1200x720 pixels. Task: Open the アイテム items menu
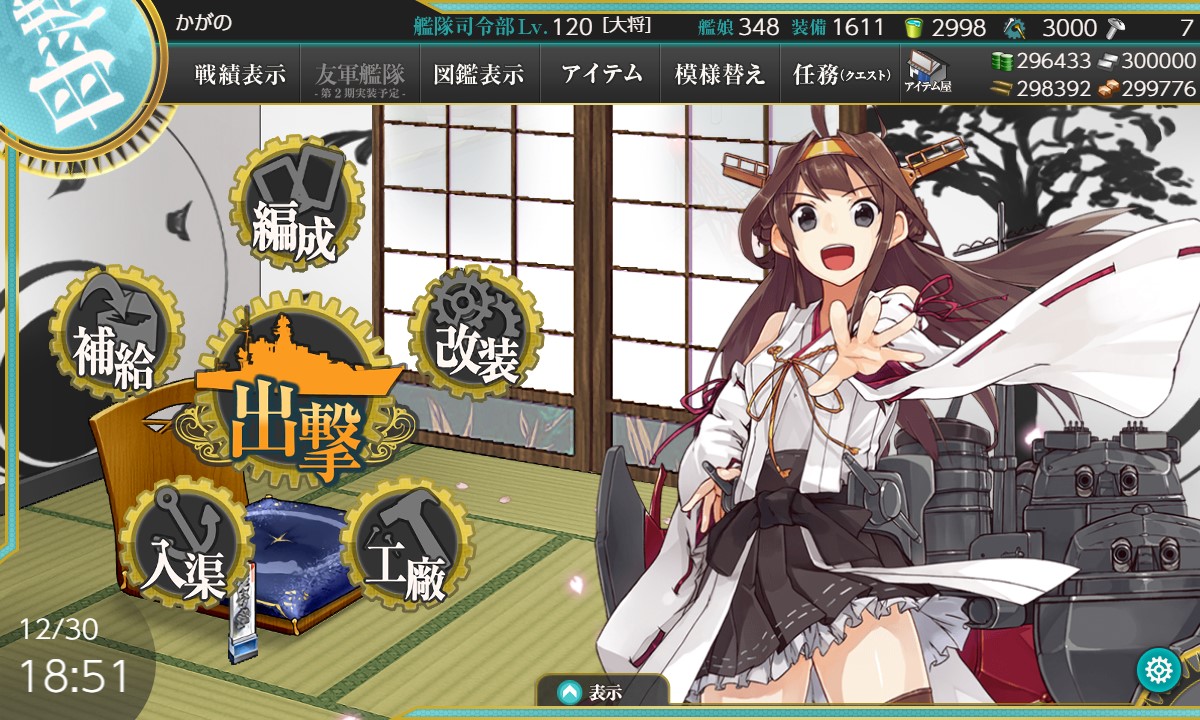[x=601, y=75]
